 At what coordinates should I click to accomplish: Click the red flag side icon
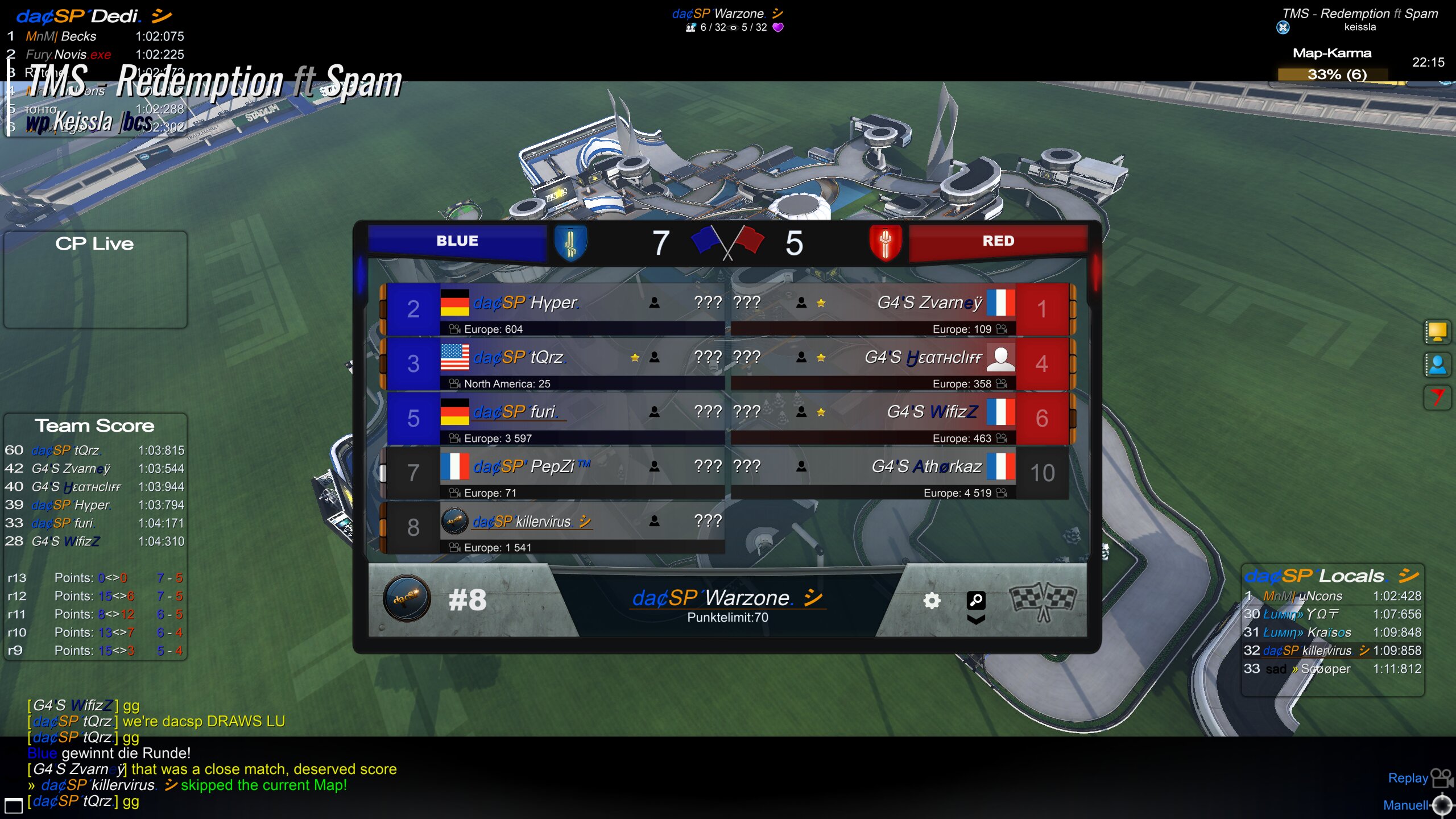tap(1437, 397)
